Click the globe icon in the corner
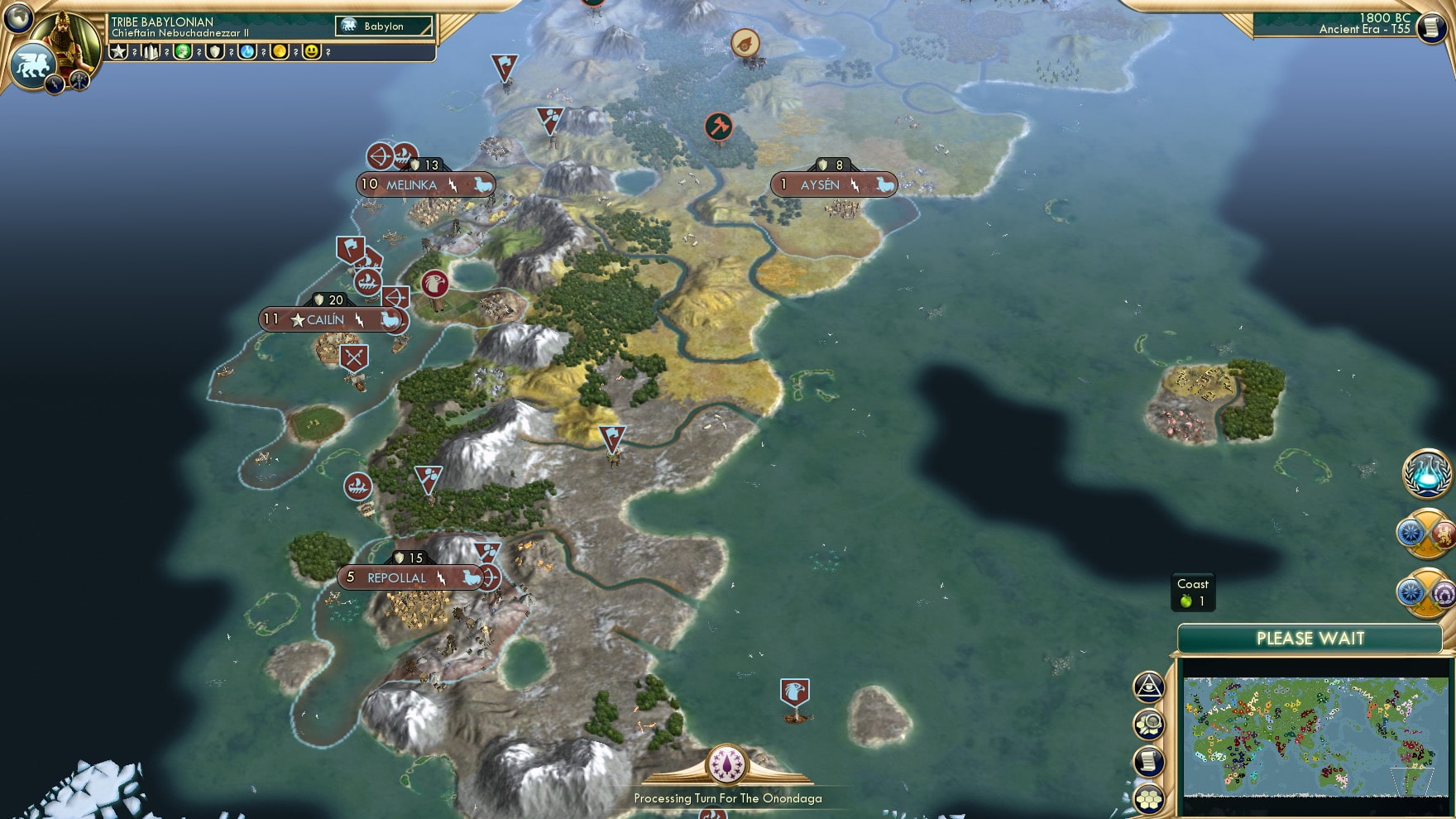Viewport: 1456px width, 819px height. (17, 17)
